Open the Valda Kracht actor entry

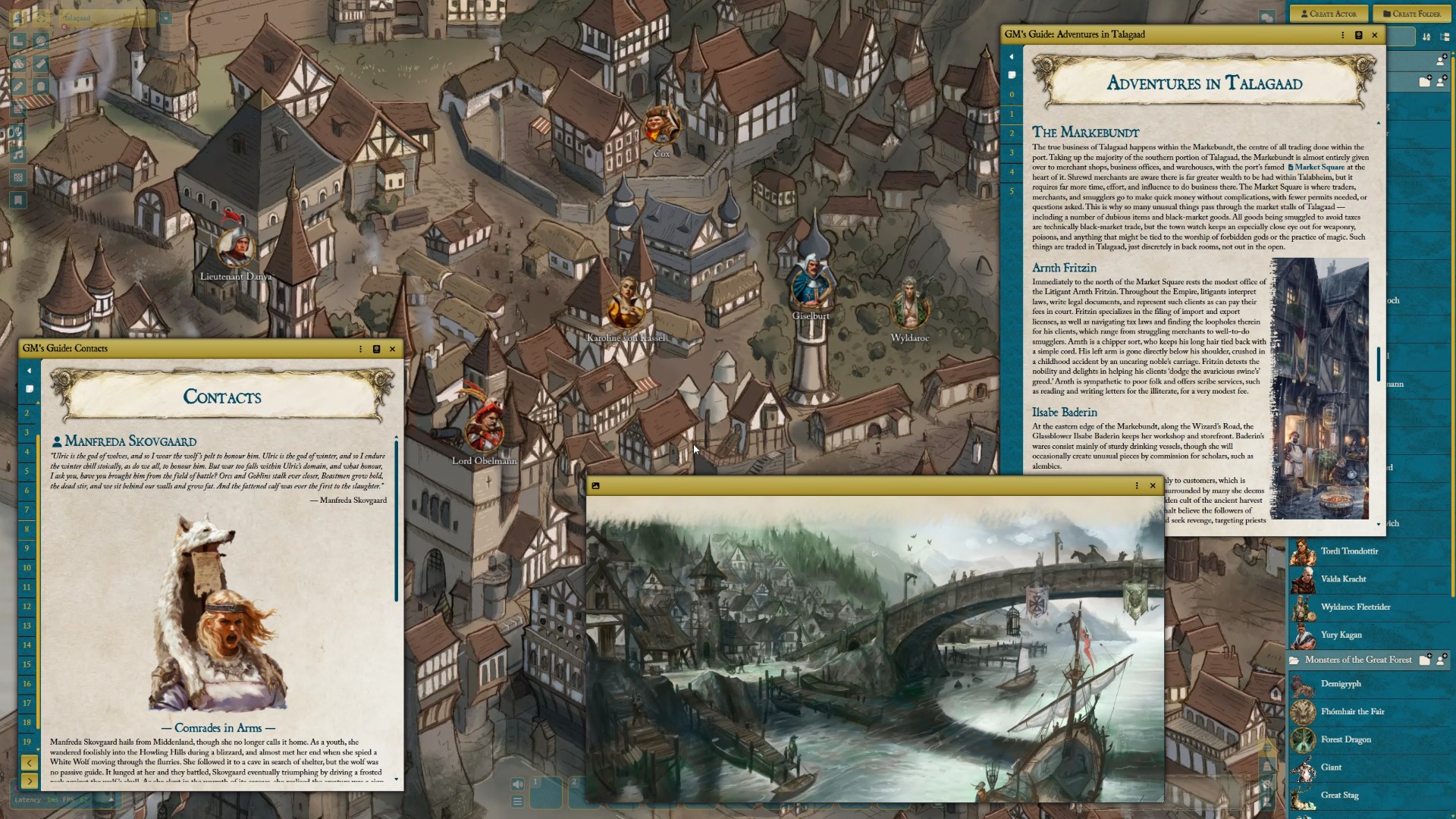pos(1343,579)
